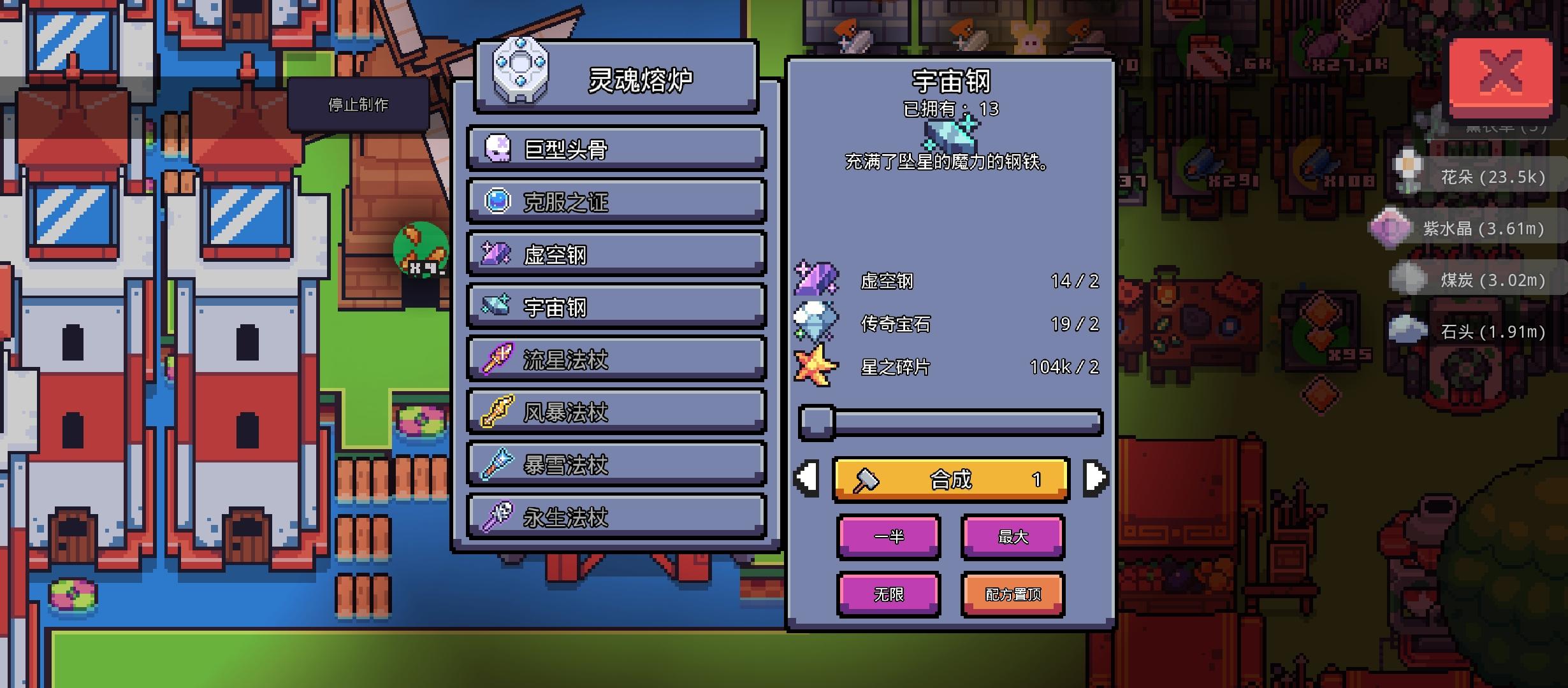Viewport: 1568px width, 688px height.
Task: Select the 克服之证 orb recipe icon
Action: (x=497, y=202)
